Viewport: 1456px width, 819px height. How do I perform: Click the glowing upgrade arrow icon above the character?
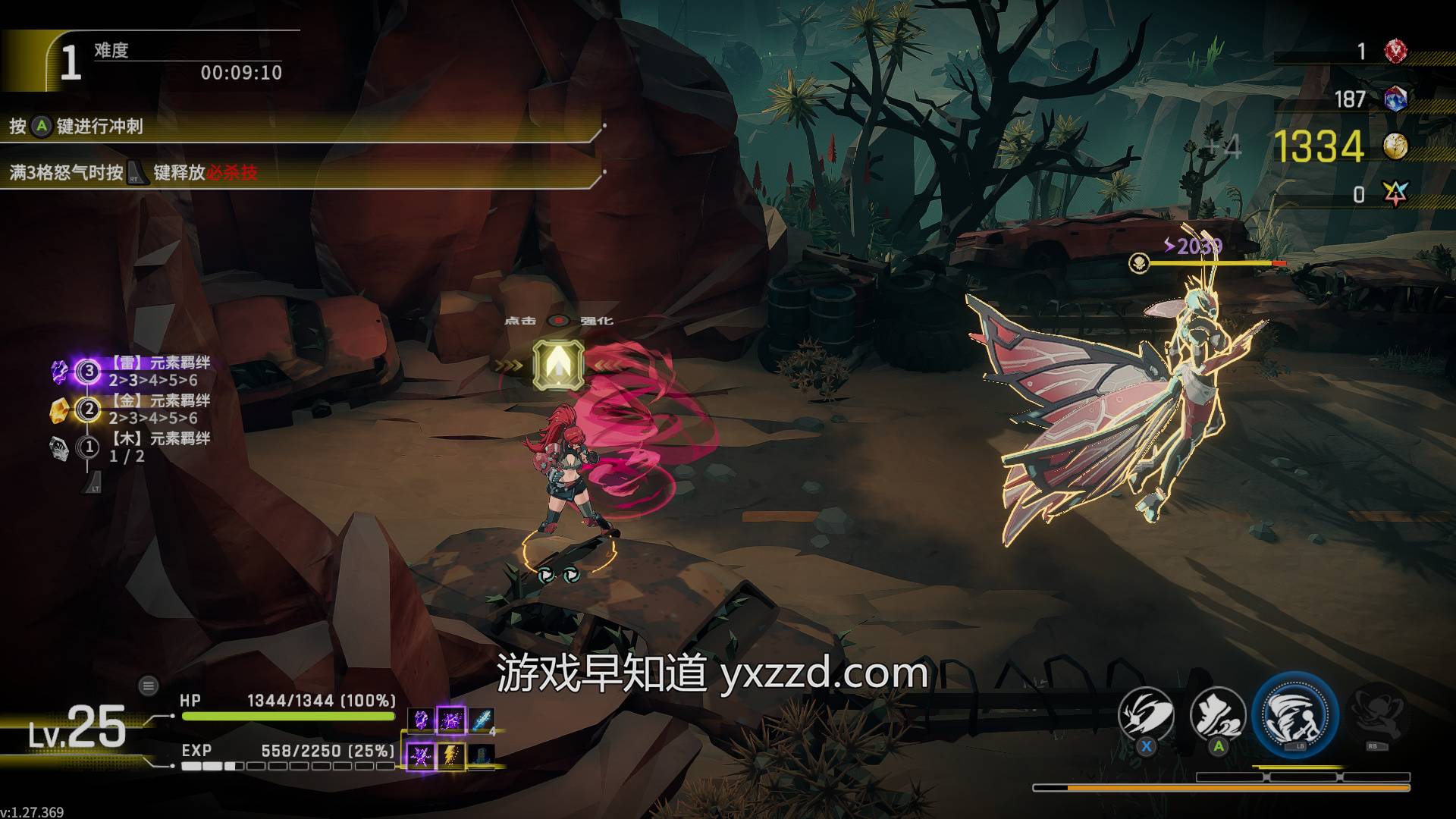tap(559, 365)
